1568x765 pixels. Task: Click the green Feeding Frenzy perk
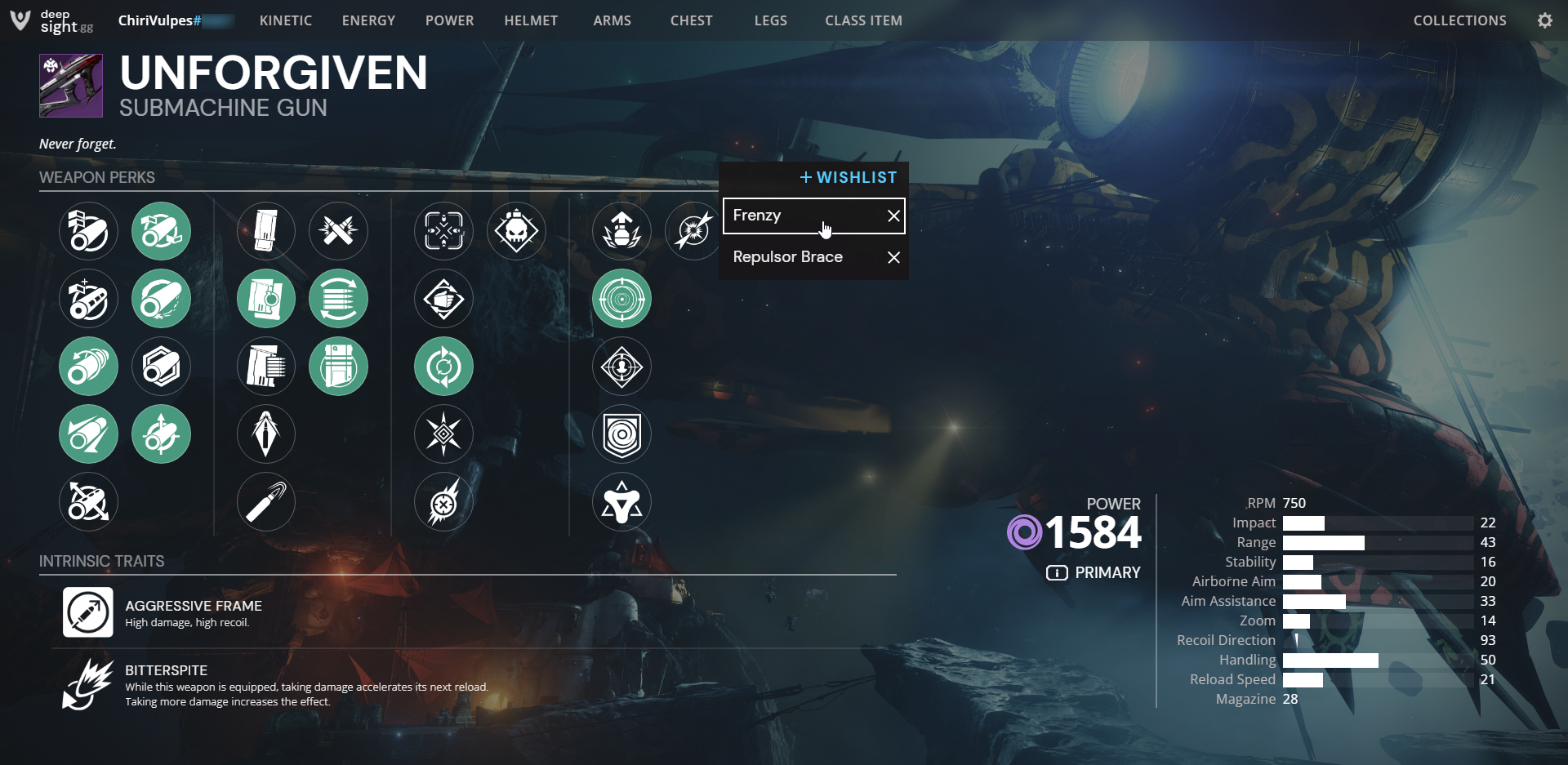[x=443, y=366]
